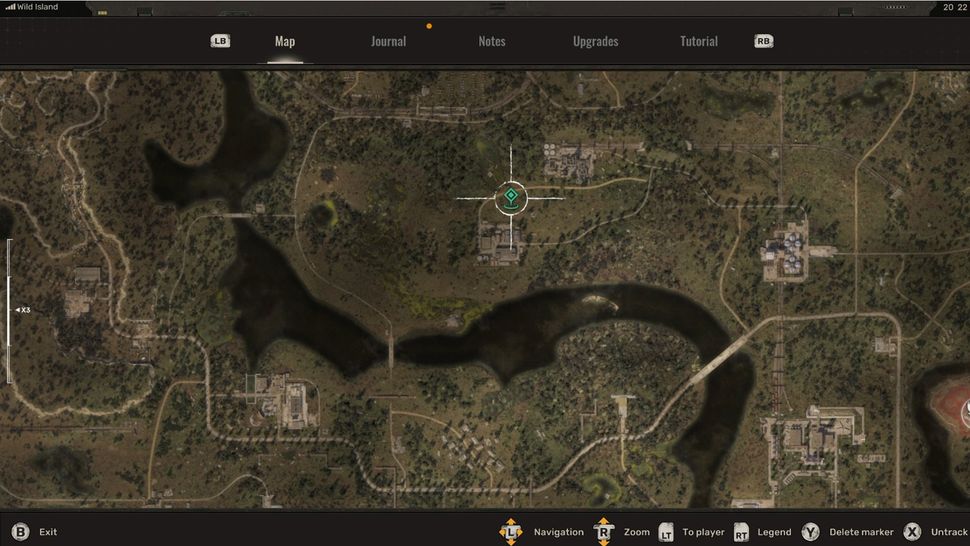Select the green quest marker on map

click(511, 196)
